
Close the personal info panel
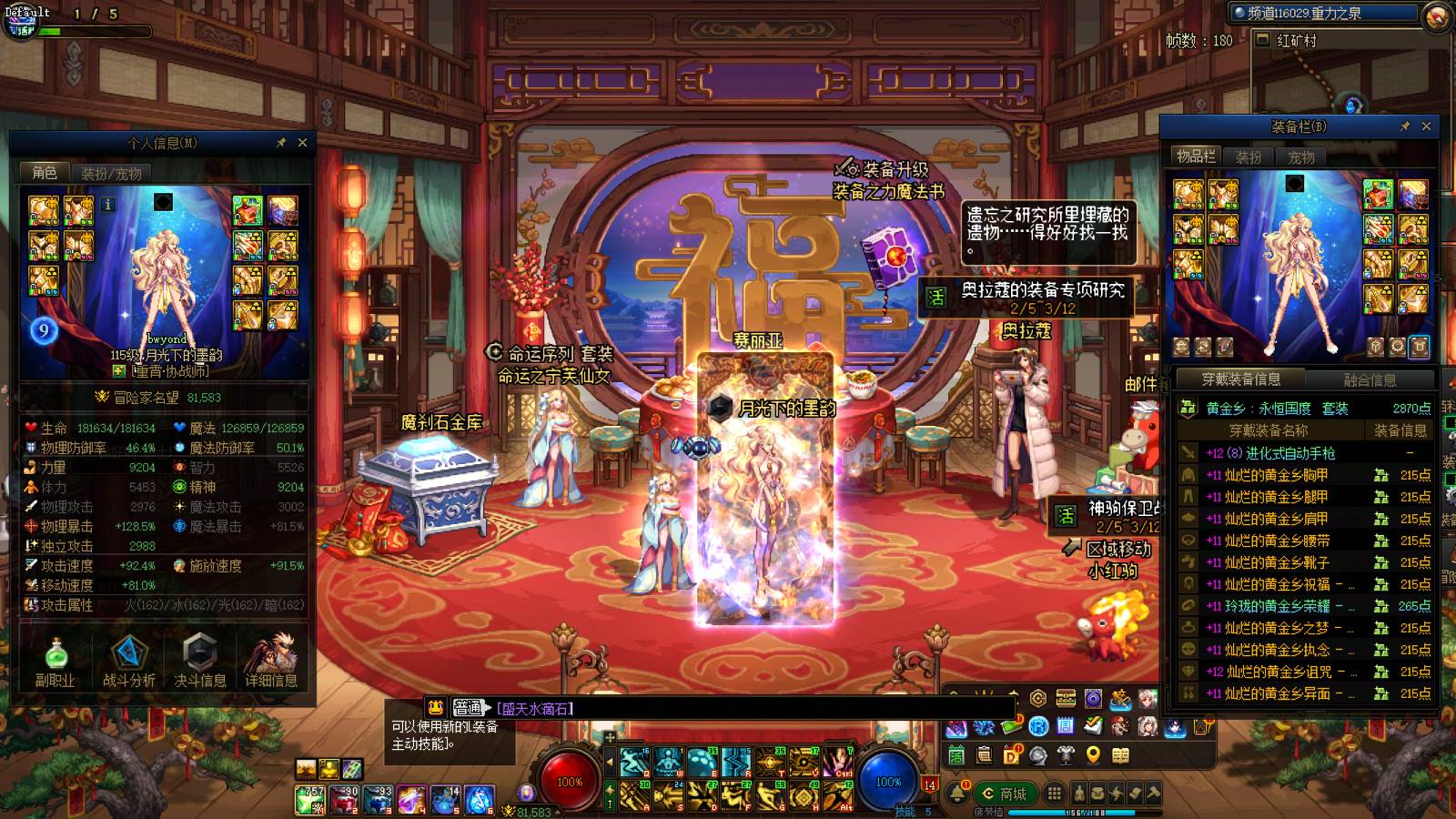pos(302,143)
